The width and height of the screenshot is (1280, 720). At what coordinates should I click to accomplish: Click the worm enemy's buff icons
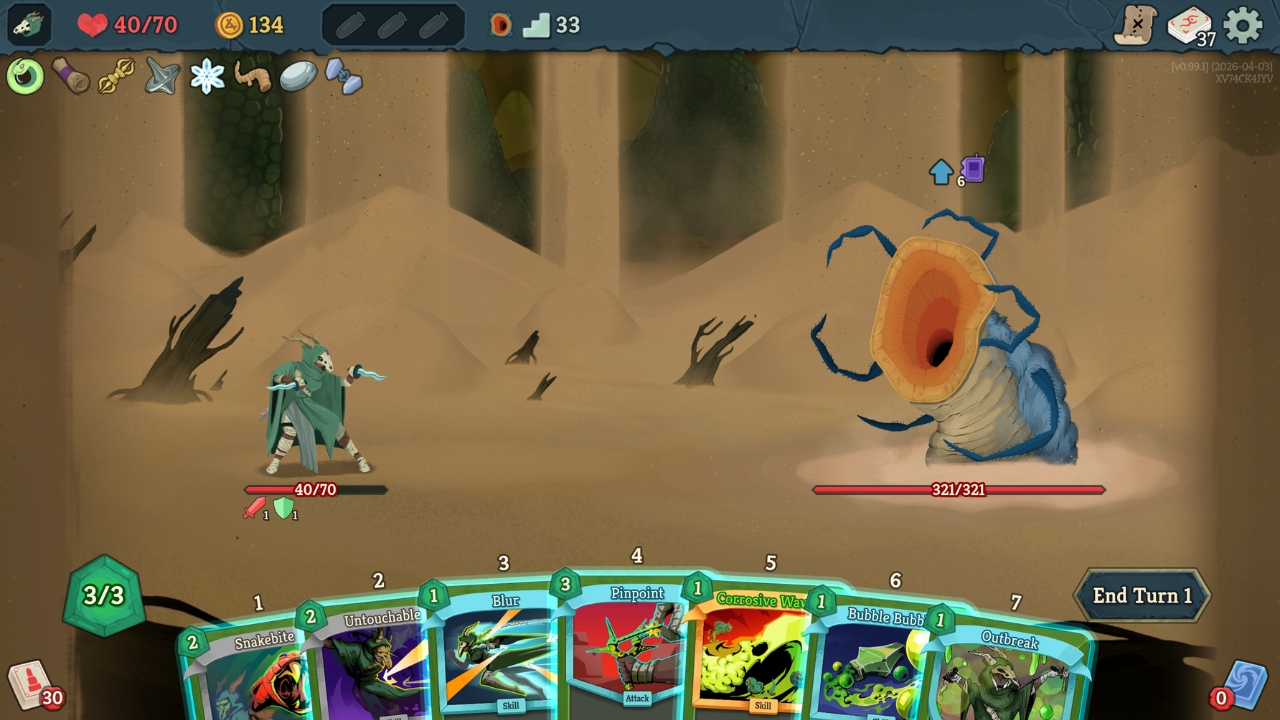pyautogui.click(x=953, y=170)
